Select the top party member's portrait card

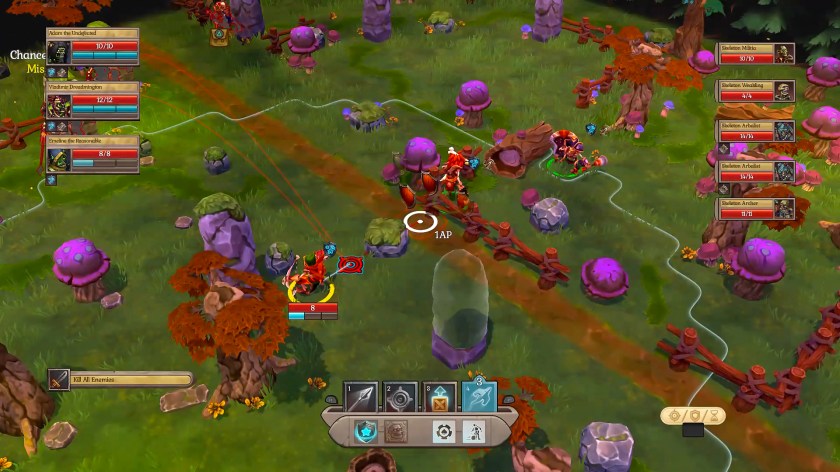point(92,52)
